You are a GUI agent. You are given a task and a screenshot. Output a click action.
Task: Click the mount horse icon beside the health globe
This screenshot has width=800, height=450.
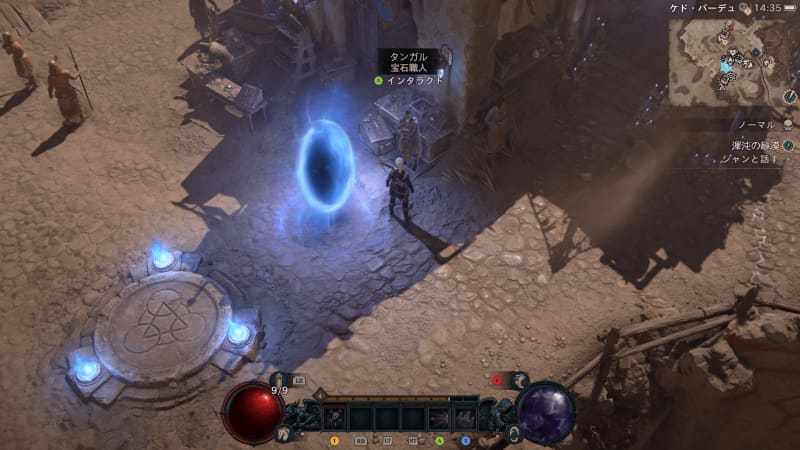tap(284, 434)
